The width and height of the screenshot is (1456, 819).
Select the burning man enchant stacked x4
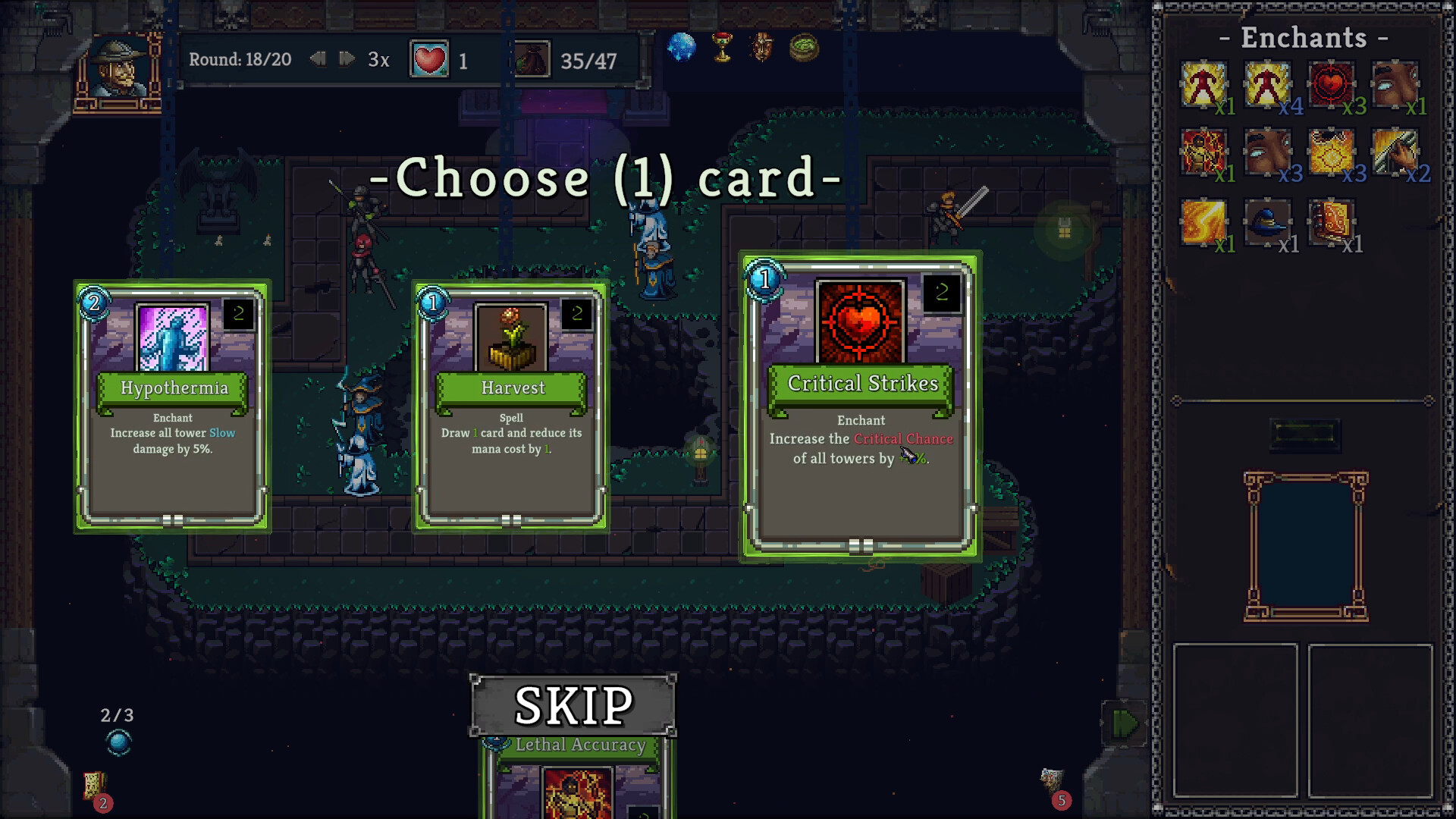tap(1268, 83)
